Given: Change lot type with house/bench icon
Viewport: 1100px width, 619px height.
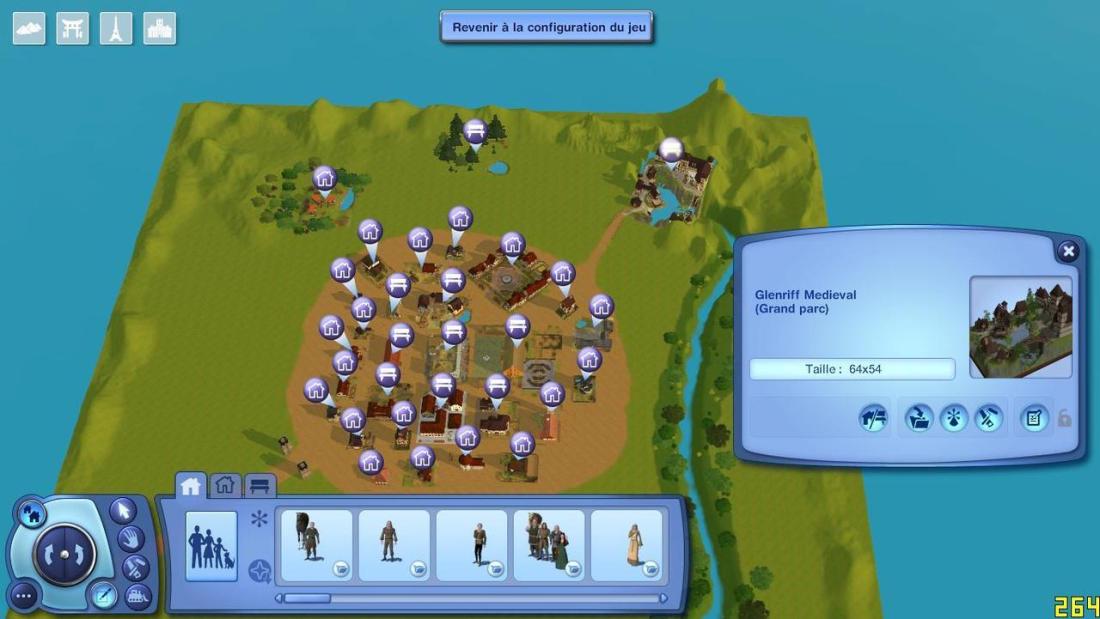Looking at the screenshot, I should tap(874, 418).
